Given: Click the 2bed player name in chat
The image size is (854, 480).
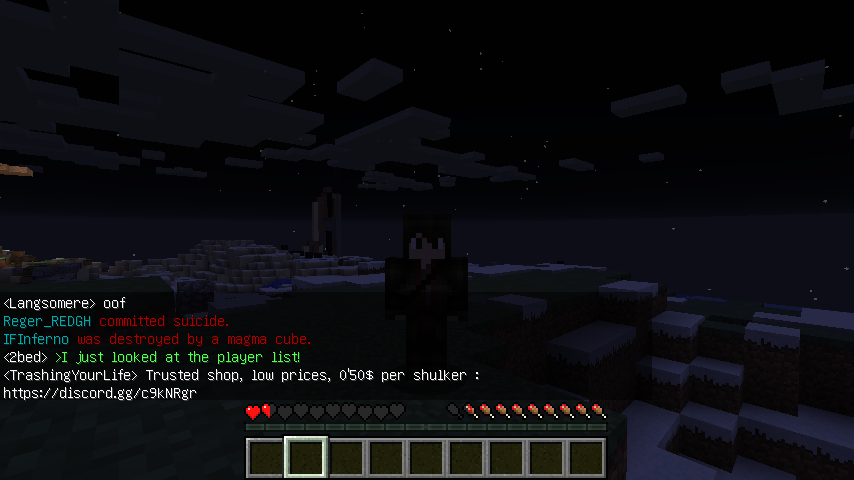Looking at the screenshot, I should pos(26,357).
